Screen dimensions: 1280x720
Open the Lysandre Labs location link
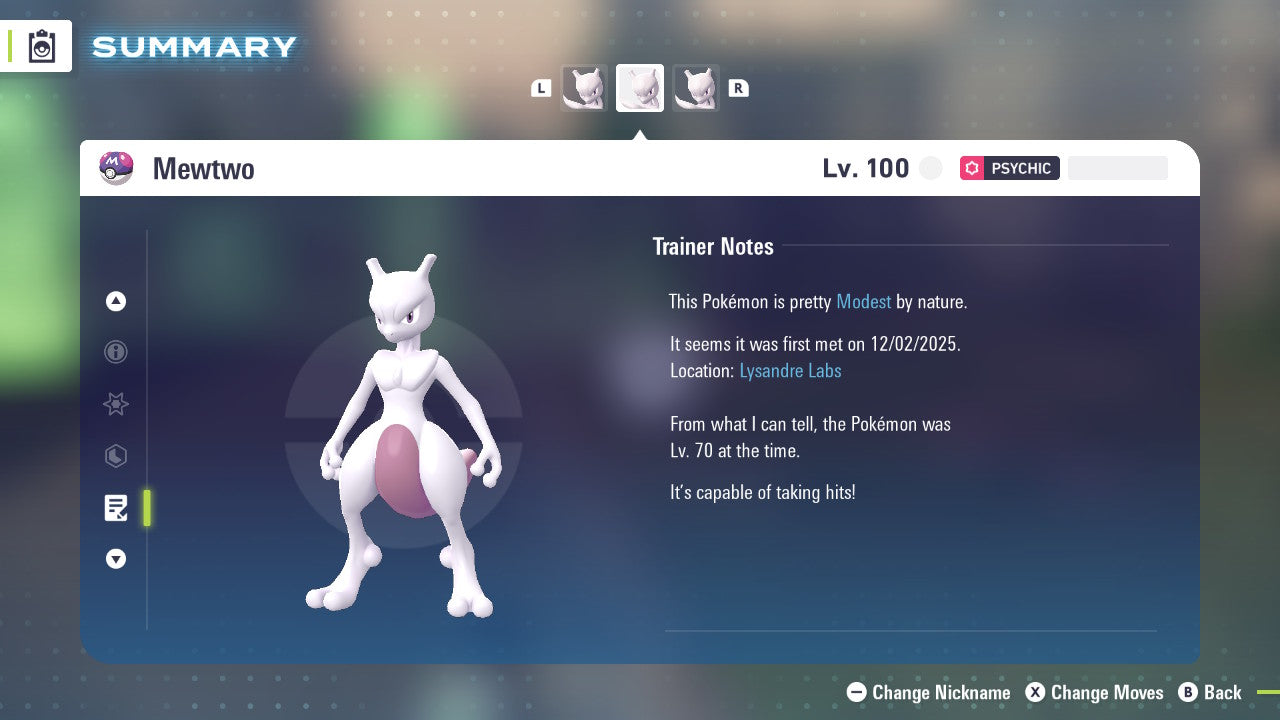[x=790, y=370]
